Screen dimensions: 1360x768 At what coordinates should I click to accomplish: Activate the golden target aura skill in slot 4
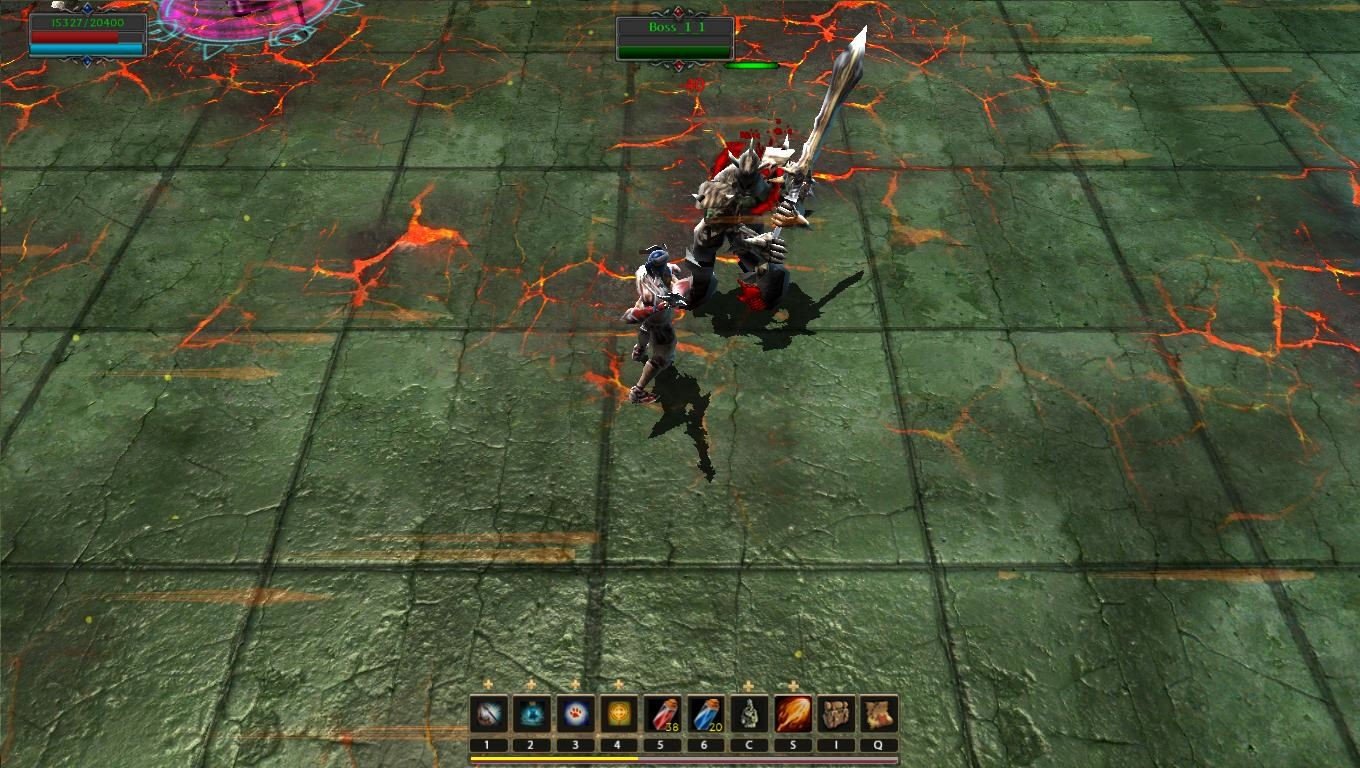click(618, 713)
